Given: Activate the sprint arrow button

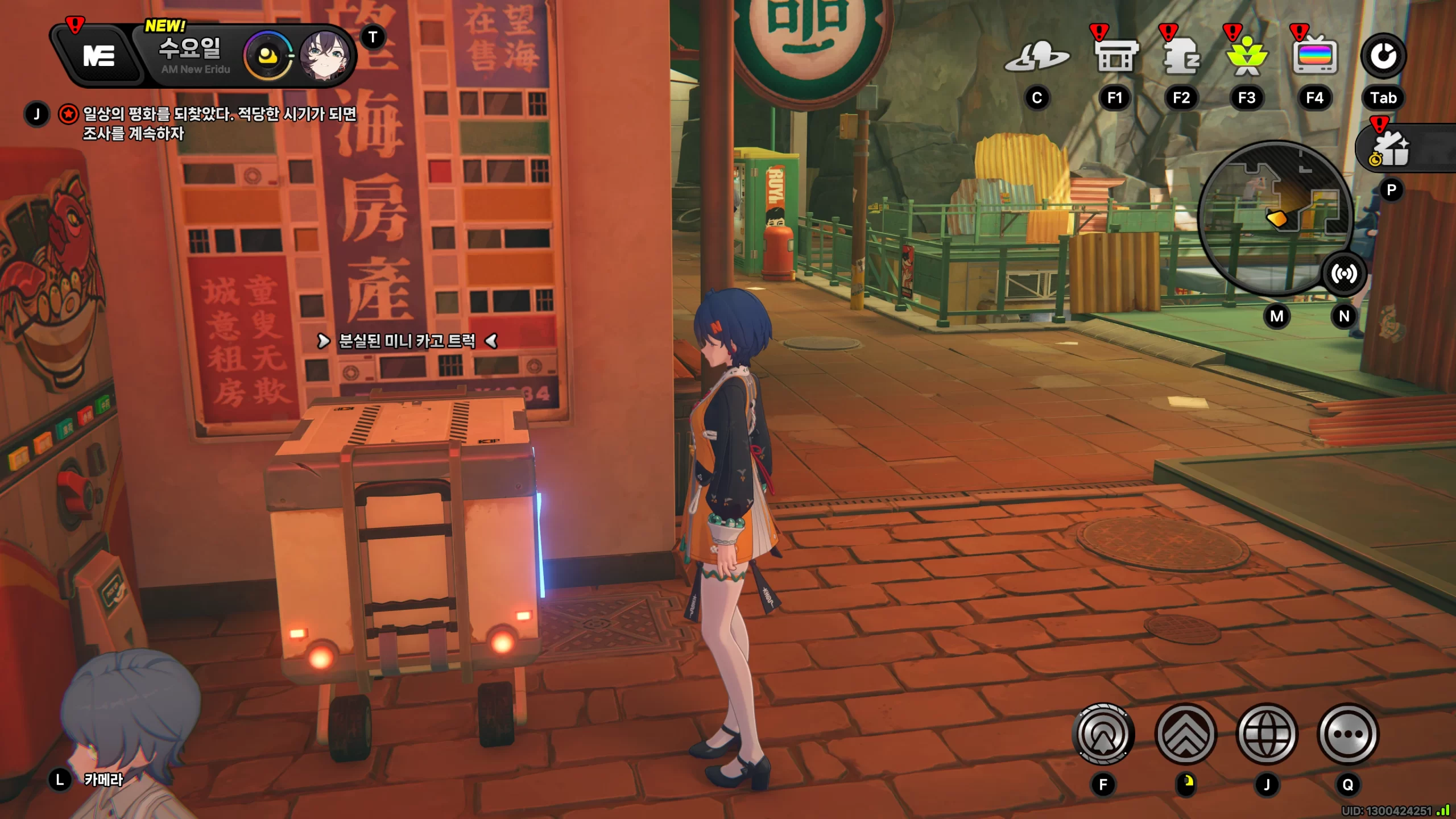Looking at the screenshot, I should coord(1103,734).
